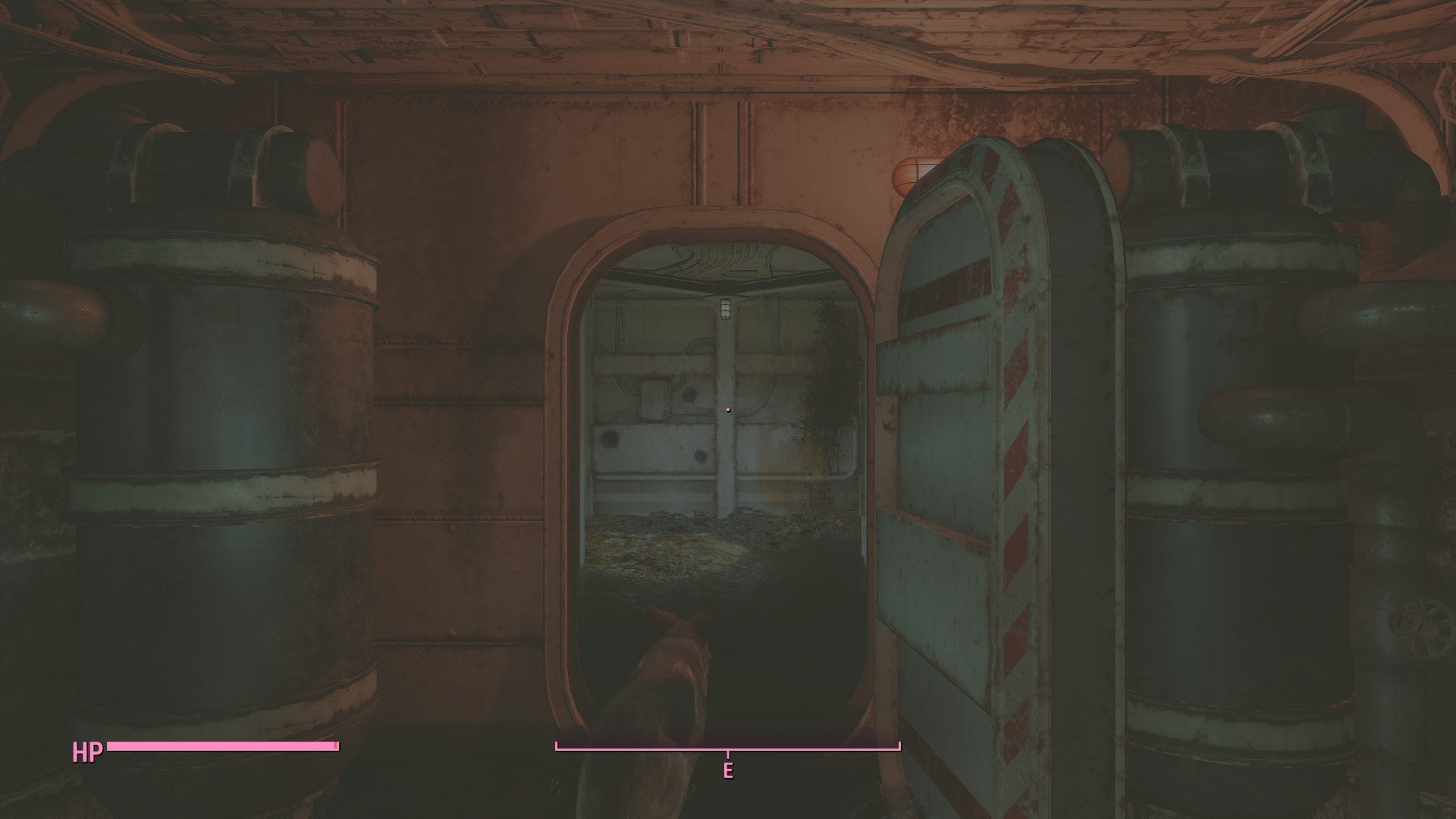1456x819 pixels.
Task: Click the center aiming reticle dot
Action: pos(727,409)
